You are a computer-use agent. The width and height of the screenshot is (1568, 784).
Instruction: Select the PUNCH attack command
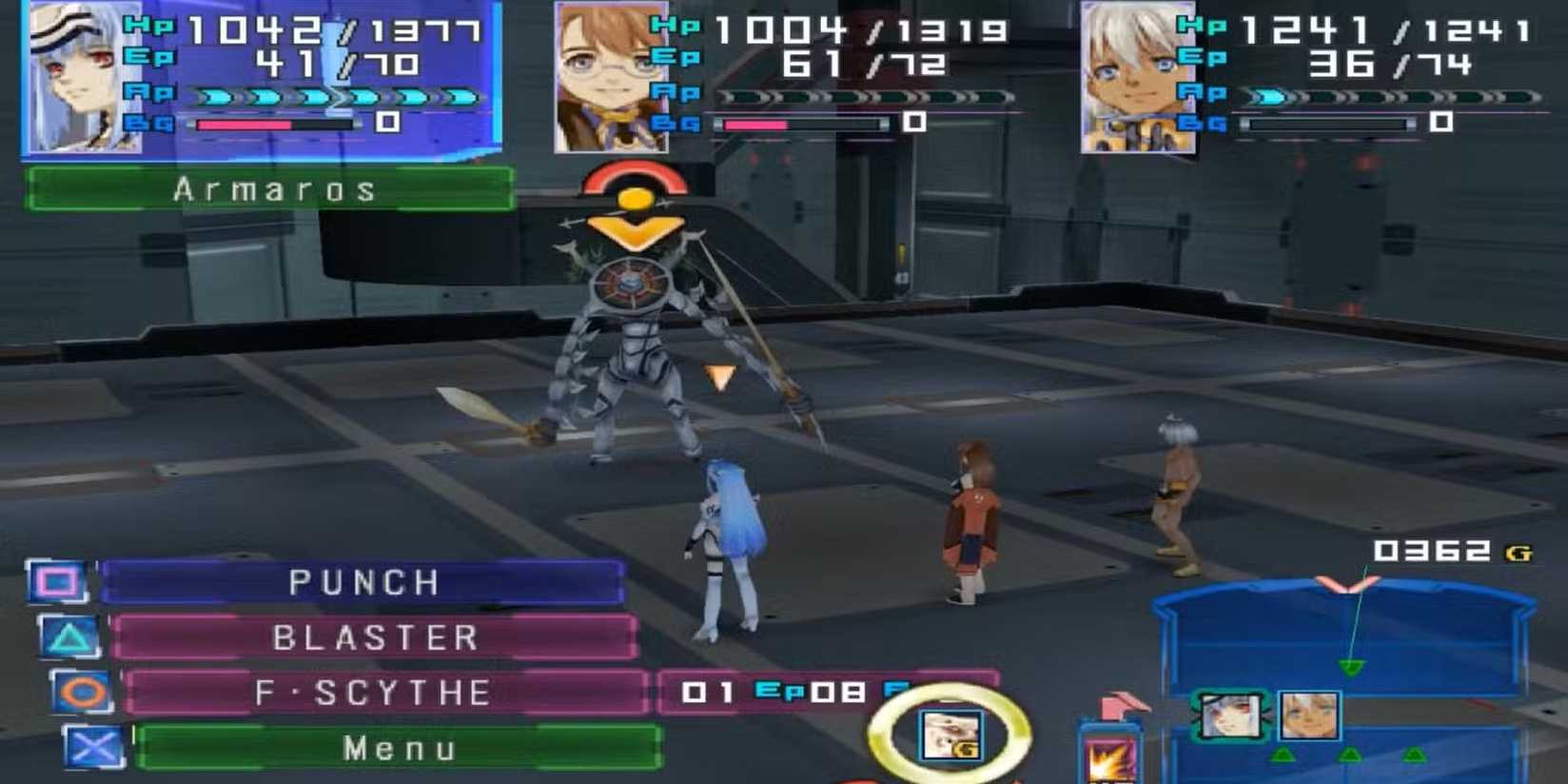tap(363, 582)
